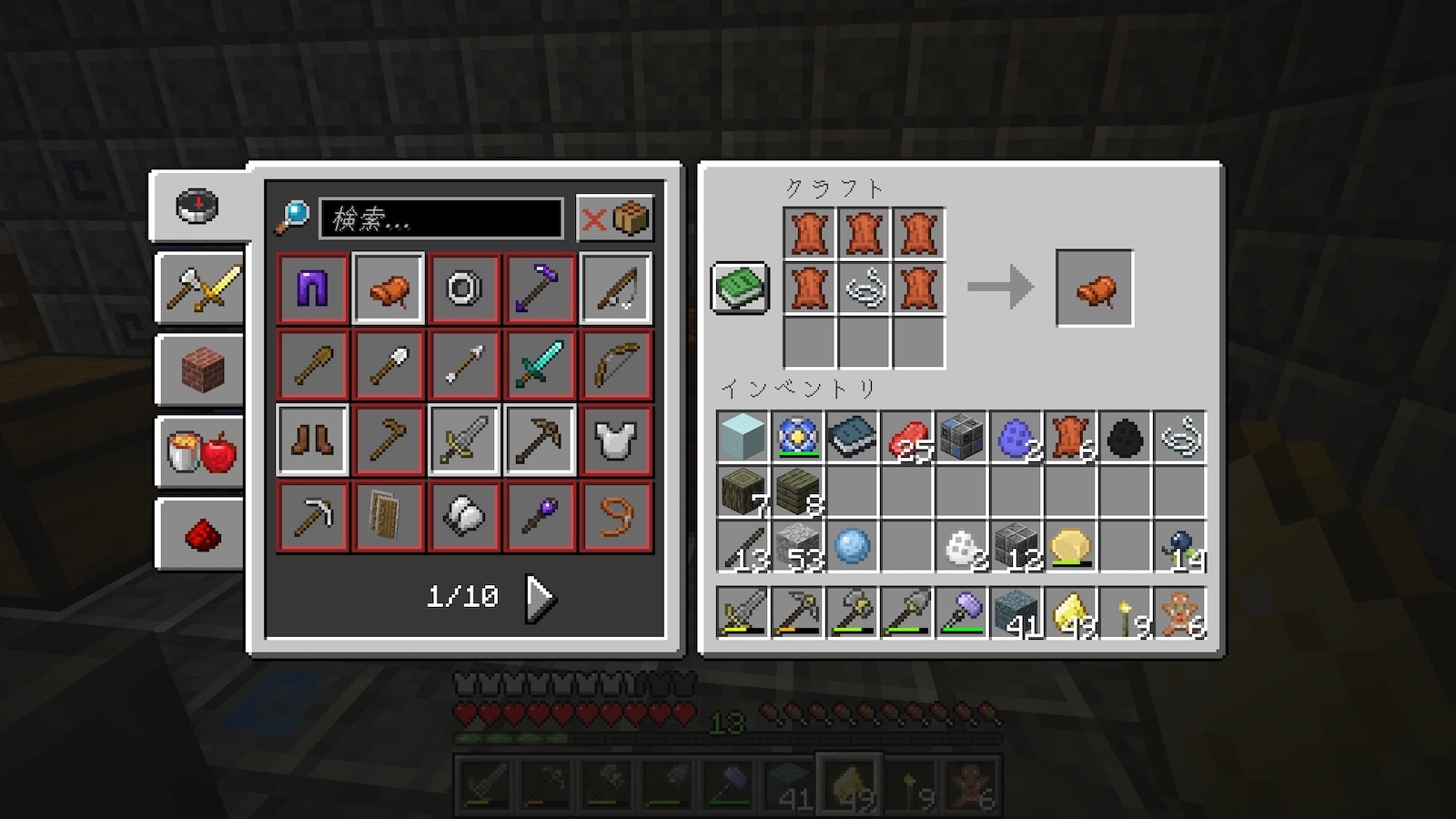Pick up the gingerbread man cookies
The height and width of the screenshot is (819, 1456).
pyautogui.click(x=1180, y=612)
